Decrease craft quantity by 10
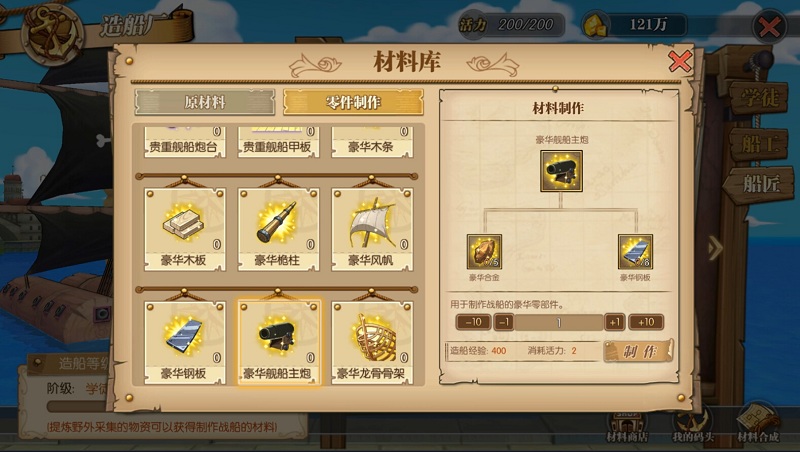Viewport: 800px width, 452px height. 473,322
